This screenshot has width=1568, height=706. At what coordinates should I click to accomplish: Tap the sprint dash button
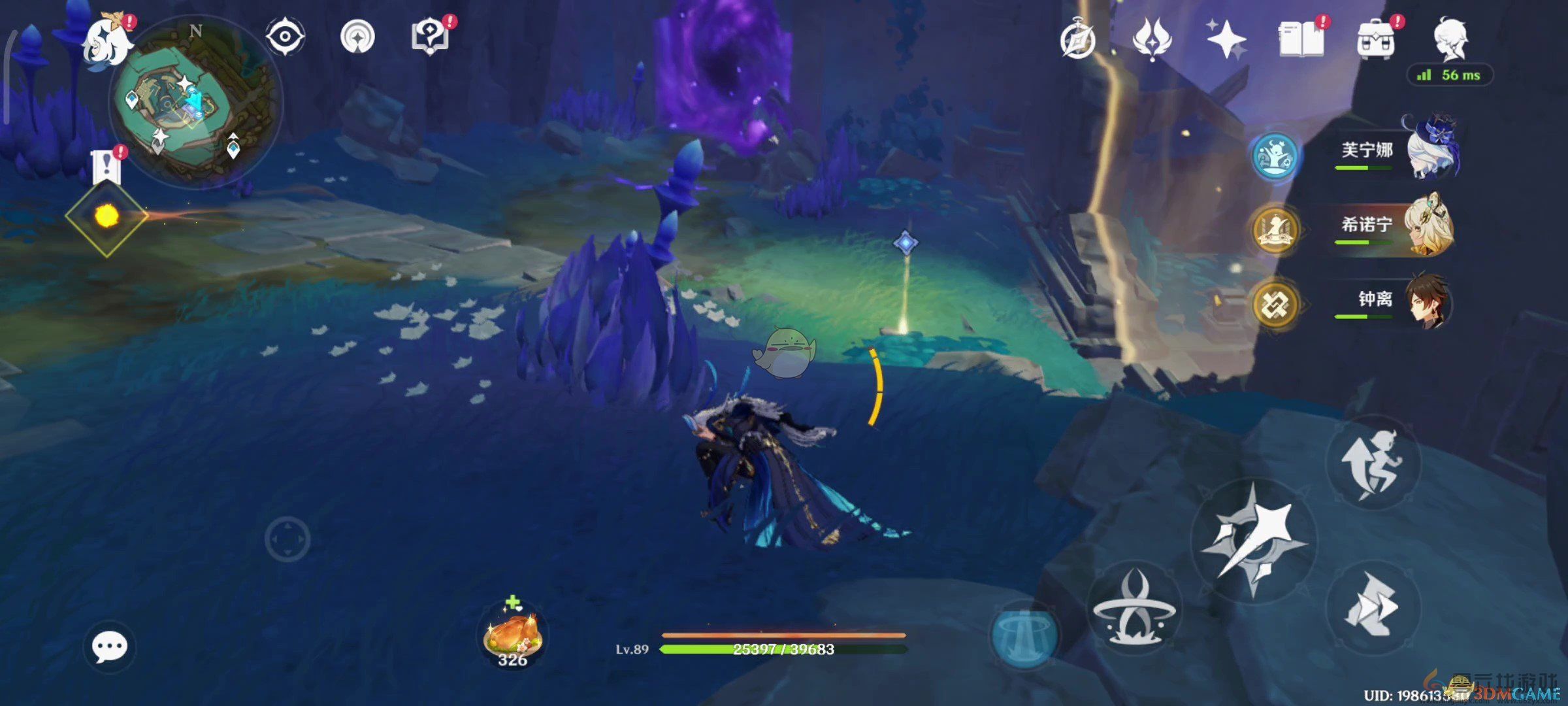tap(1372, 608)
